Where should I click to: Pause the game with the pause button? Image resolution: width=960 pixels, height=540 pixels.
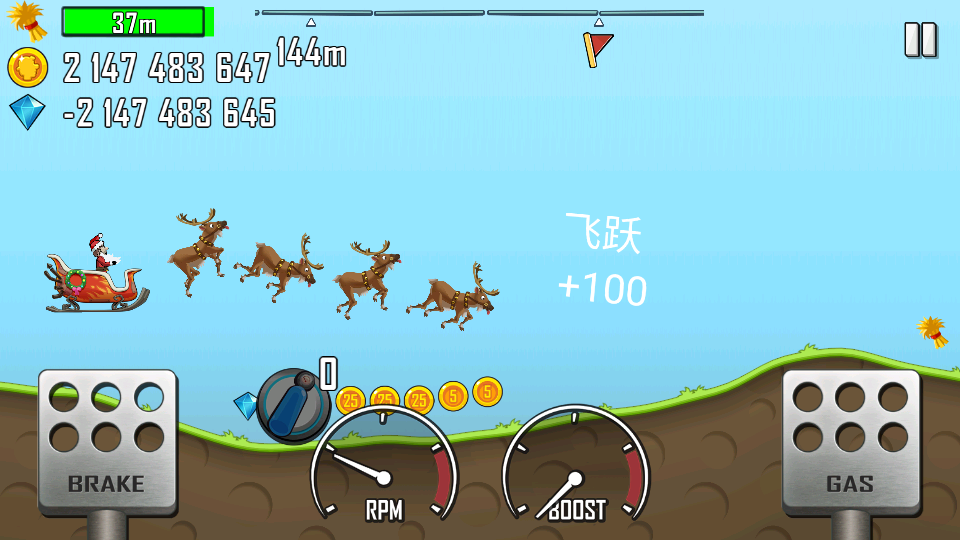tap(920, 40)
